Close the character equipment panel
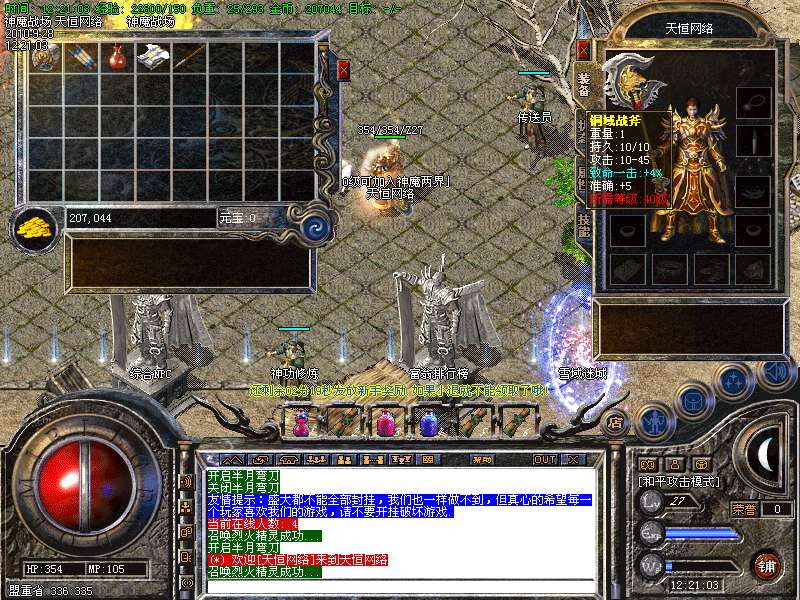This screenshot has width=800, height=600. pos(584,49)
